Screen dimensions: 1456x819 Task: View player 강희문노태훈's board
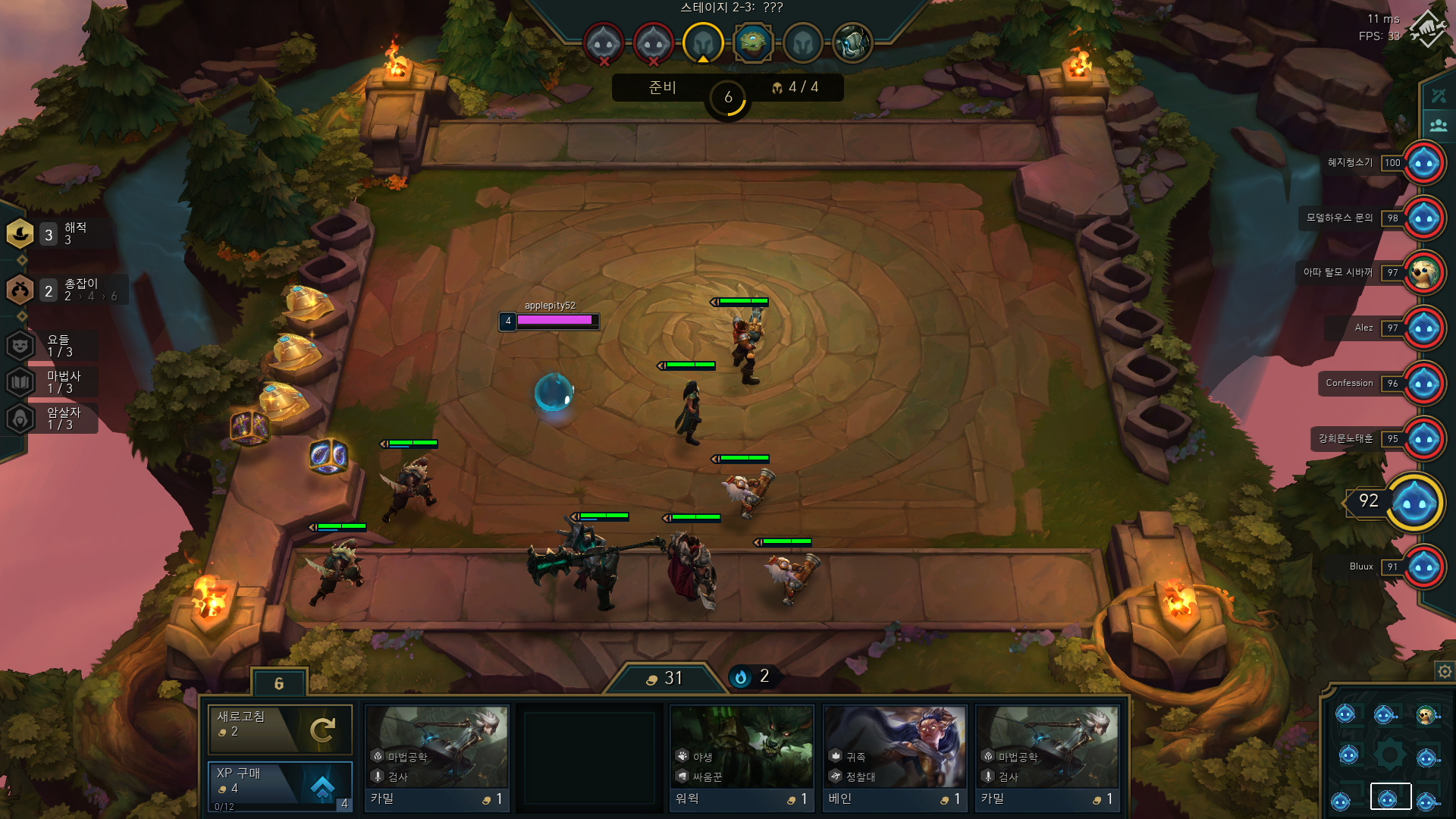click(1423, 439)
